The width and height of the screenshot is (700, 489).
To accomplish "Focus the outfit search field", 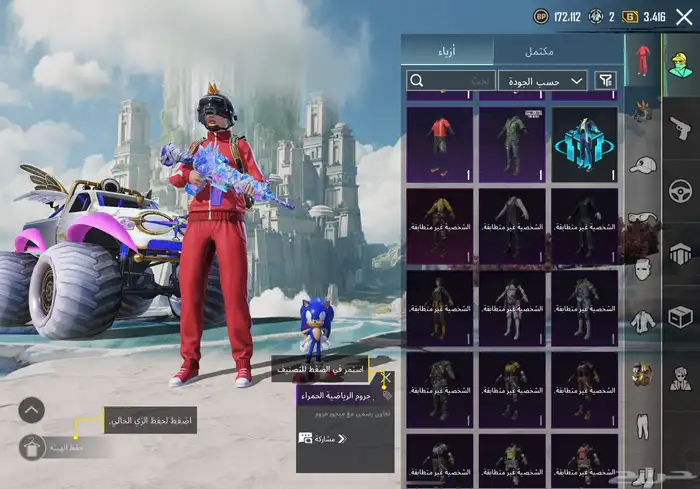I will (x=450, y=81).
